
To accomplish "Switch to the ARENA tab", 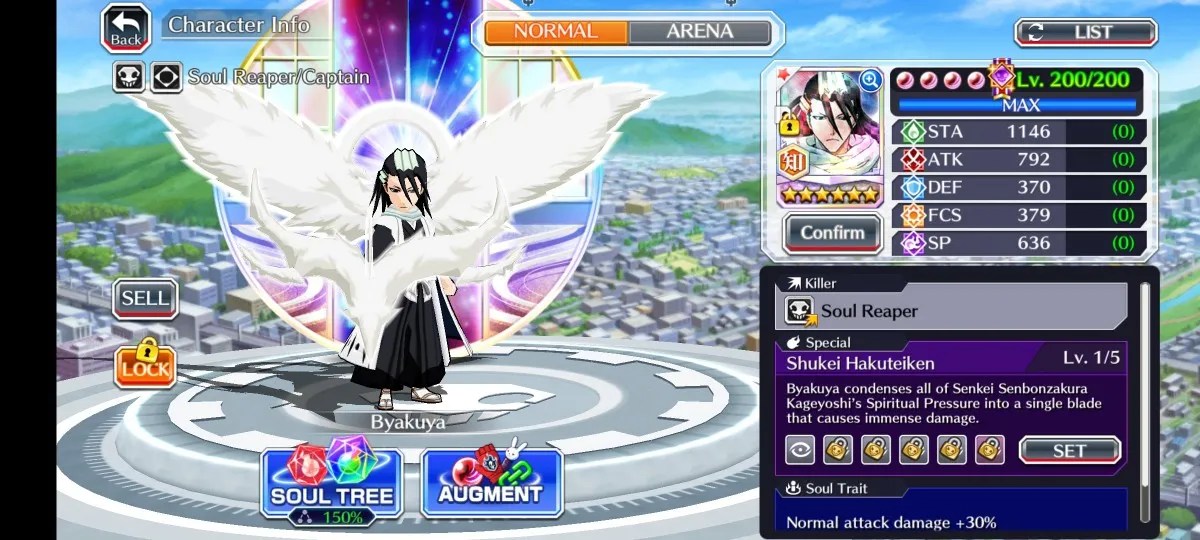I will pos(699,32).
